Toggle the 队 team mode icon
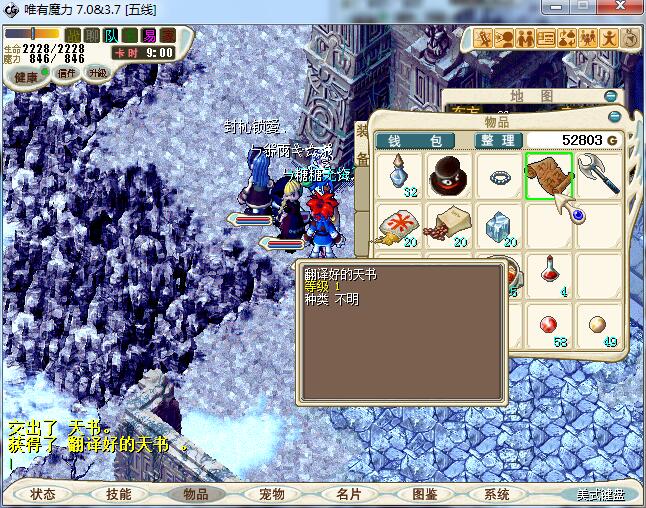 coord(111,36)
